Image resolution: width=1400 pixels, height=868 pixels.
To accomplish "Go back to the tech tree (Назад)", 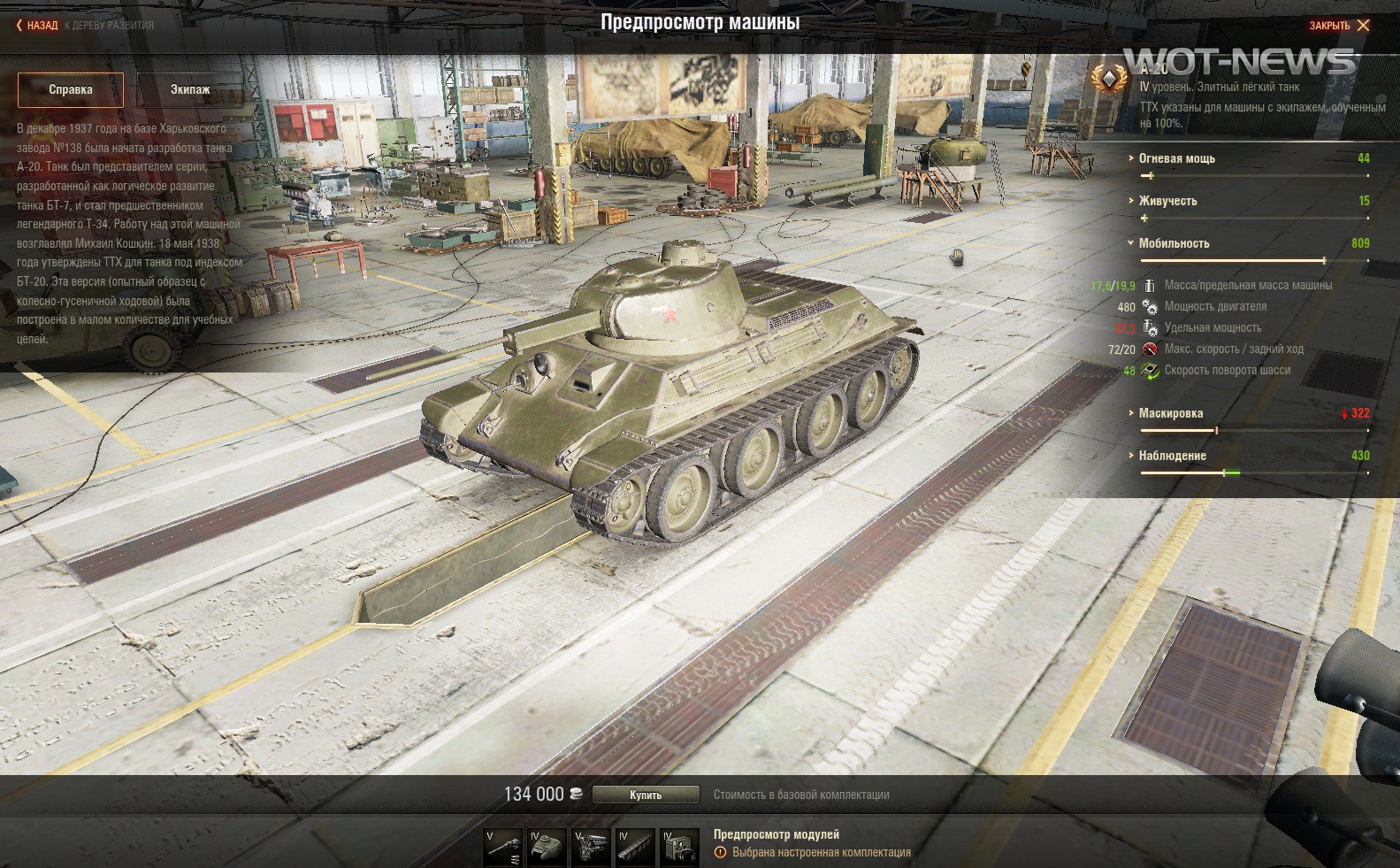I will (37, 26).
